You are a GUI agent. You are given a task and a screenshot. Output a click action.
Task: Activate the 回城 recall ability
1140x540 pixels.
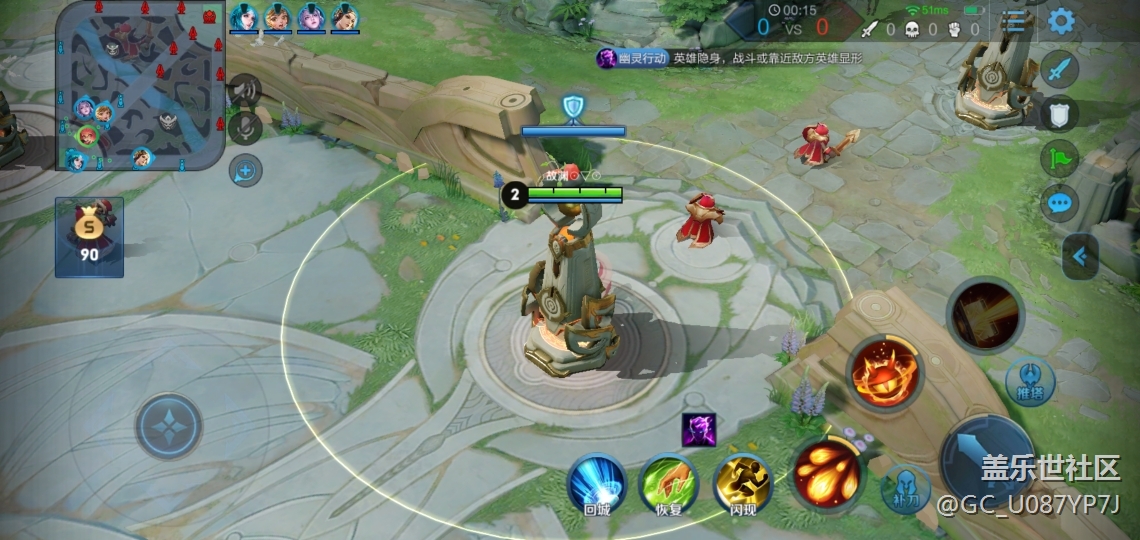click(x=597, y=484)
